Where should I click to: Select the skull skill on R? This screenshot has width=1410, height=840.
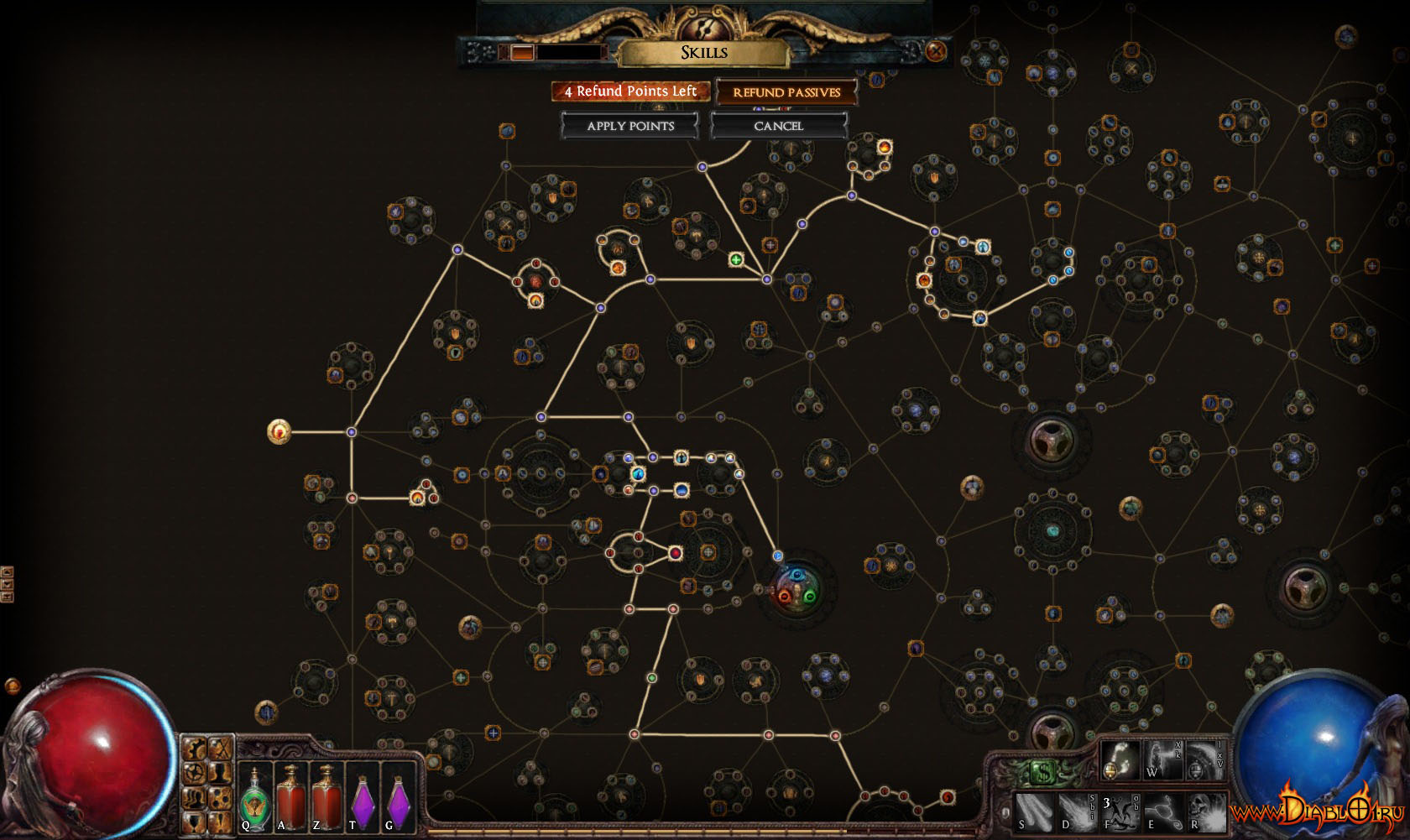coord(1207,811)
